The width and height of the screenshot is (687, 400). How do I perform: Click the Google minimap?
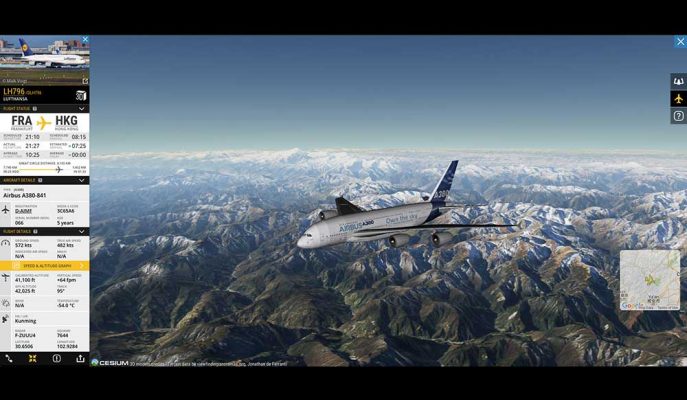coord(649,280)
